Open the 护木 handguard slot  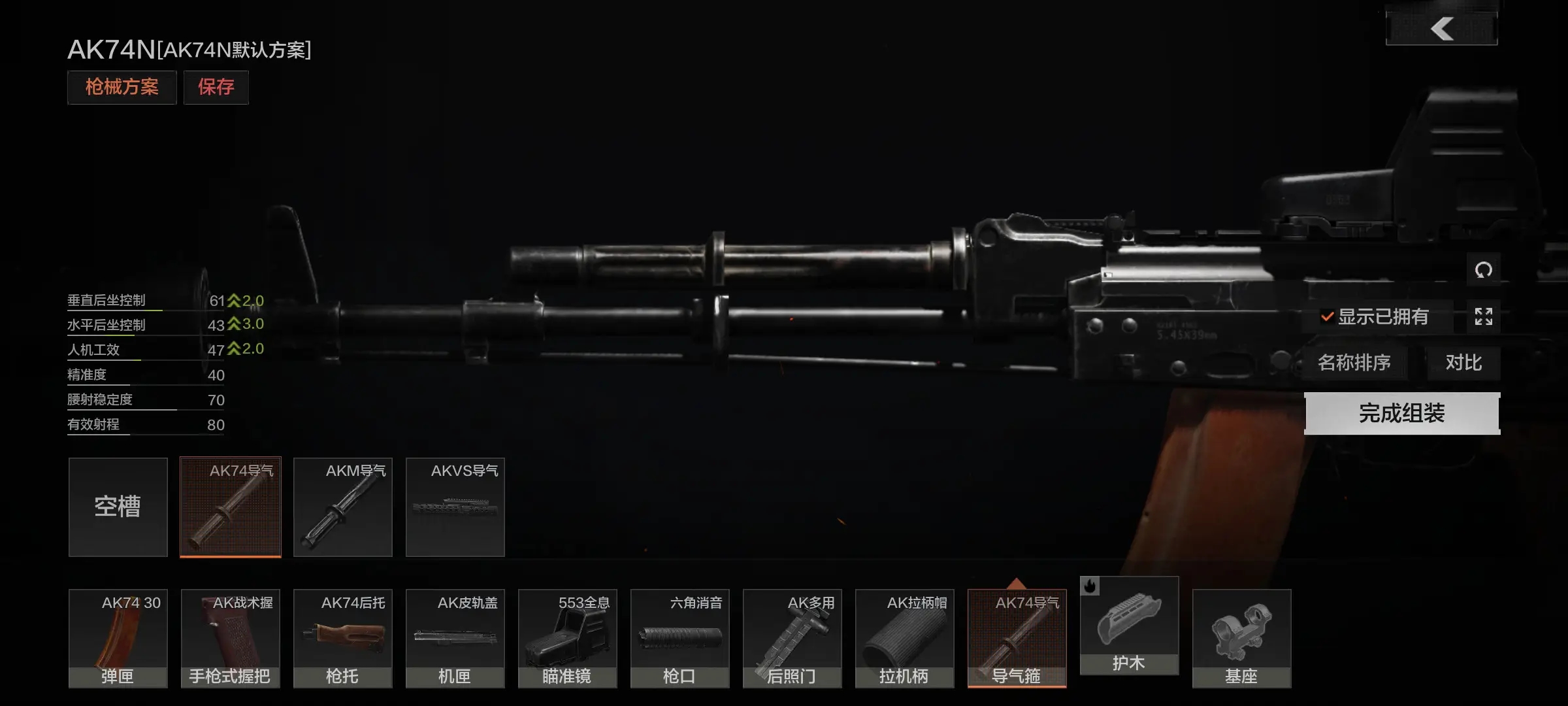[x=1129, y=626]
